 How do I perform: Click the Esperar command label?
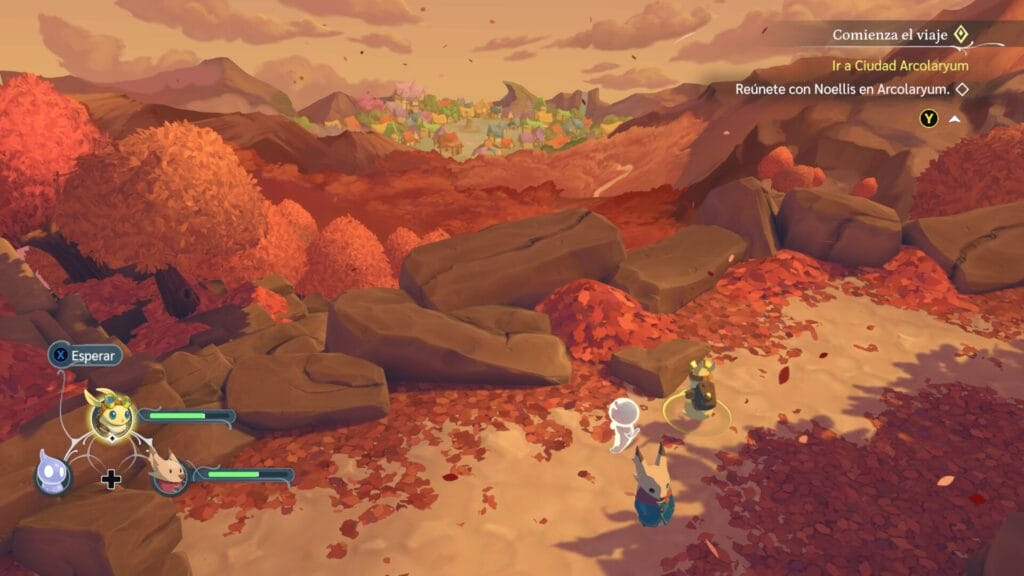point(93,355)
